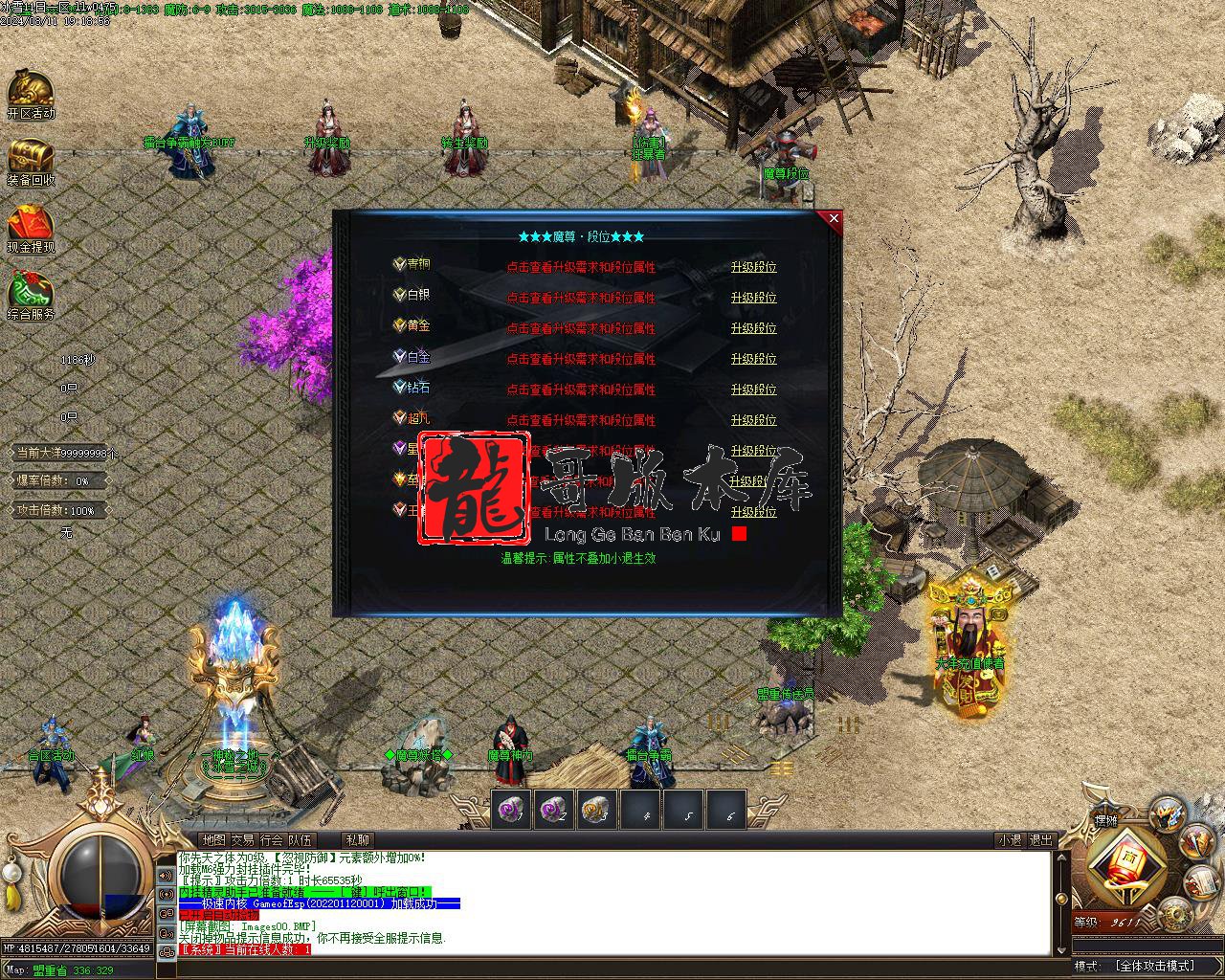The height and width of the screenshot is (980, 1225).
Task: Open the 开区活动 event icon
Action: point(31,94)
